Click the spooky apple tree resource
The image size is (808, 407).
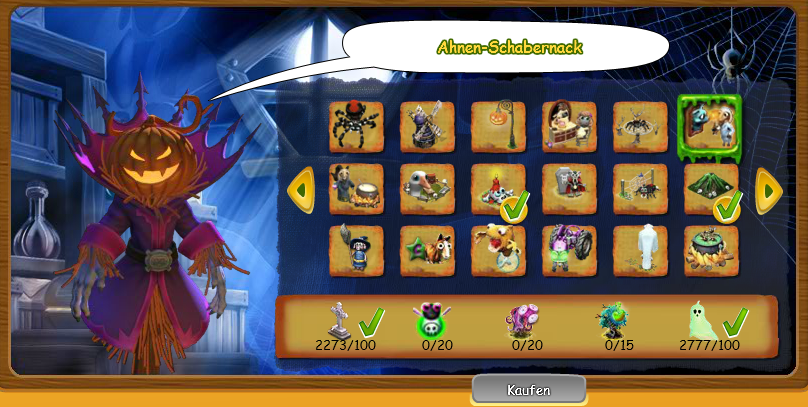tap(614, 320)
